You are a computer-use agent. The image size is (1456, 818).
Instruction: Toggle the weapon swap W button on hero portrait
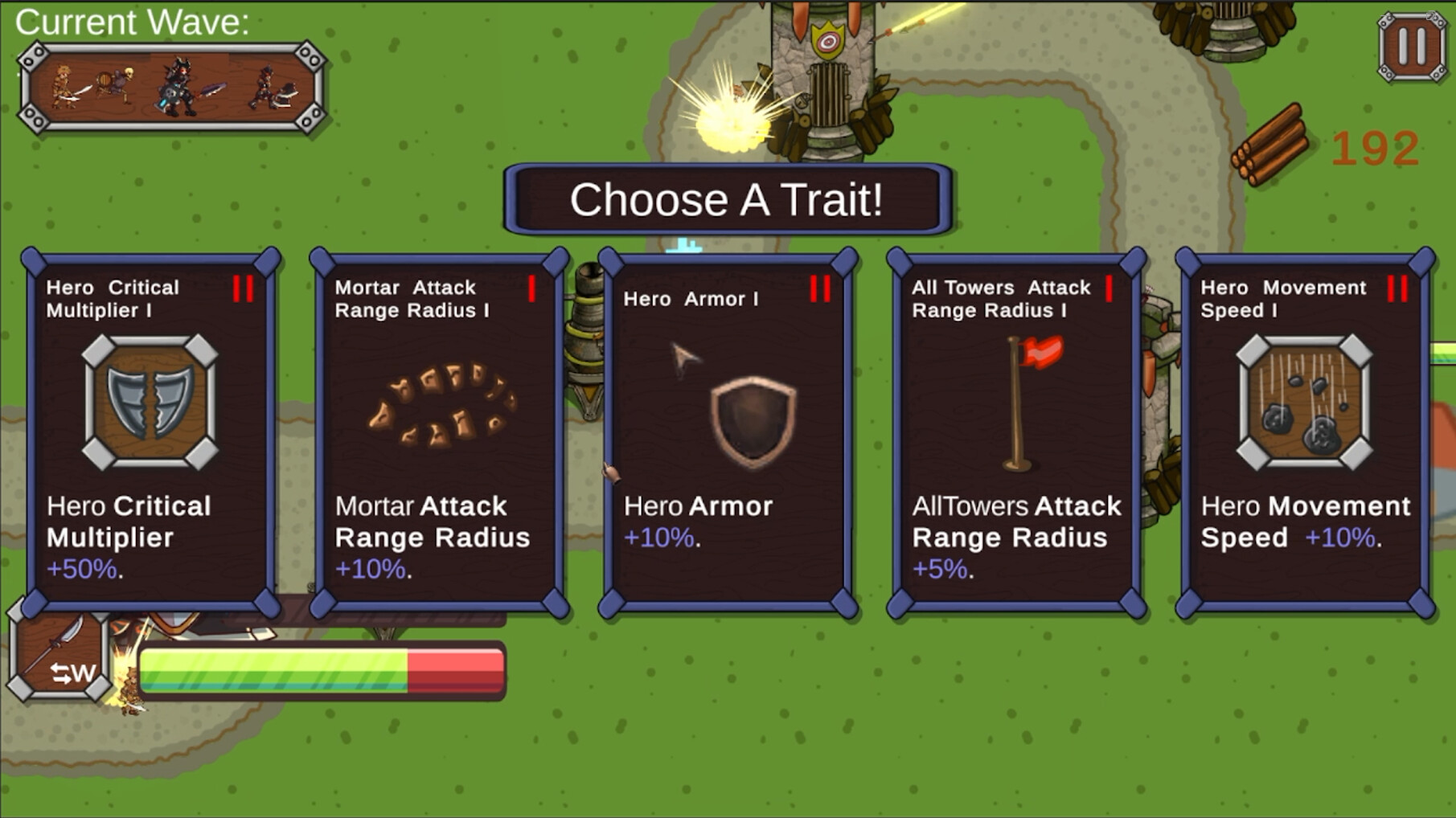(72, 675)
